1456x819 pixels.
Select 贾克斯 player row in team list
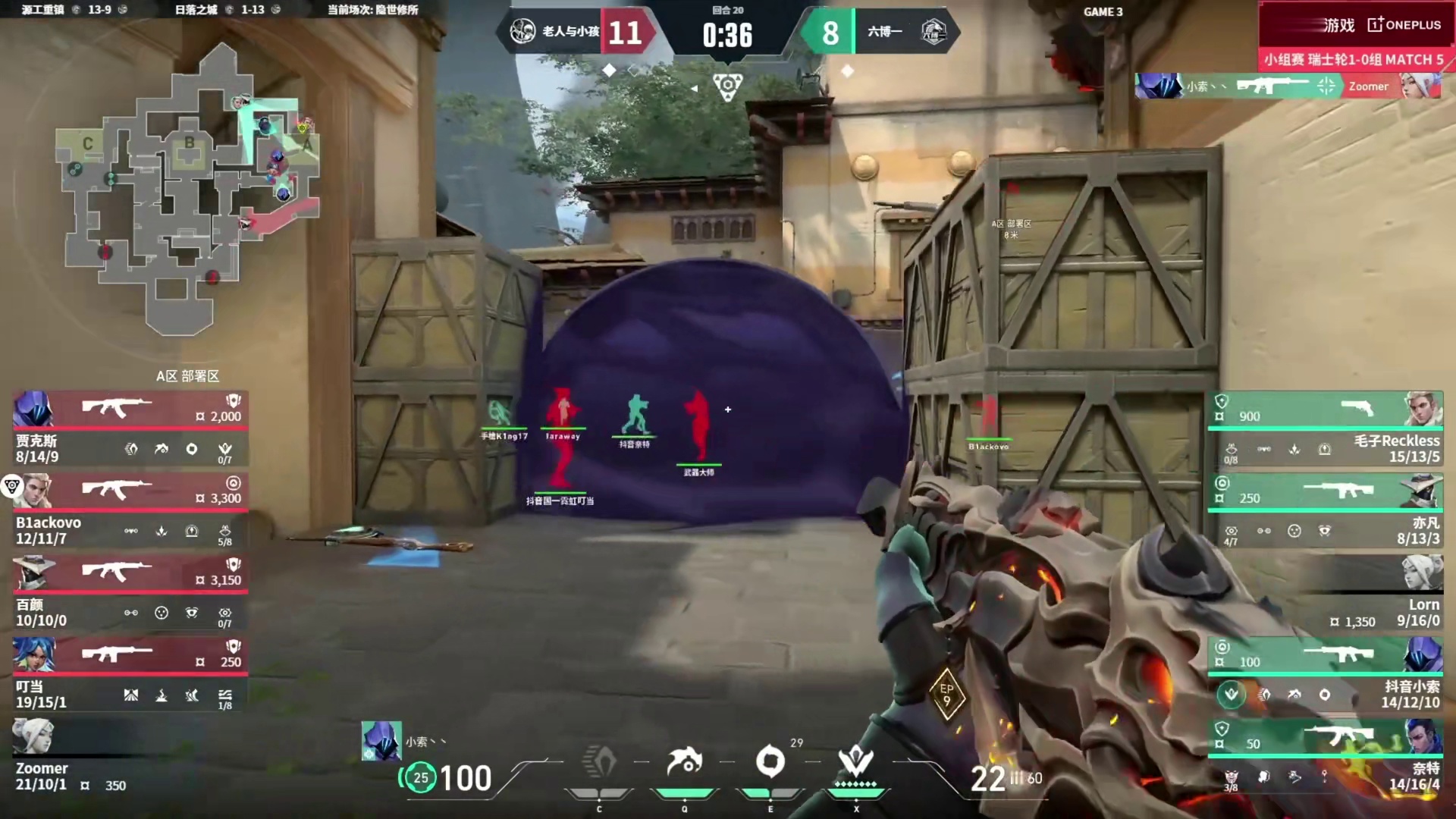coord(130,428)
